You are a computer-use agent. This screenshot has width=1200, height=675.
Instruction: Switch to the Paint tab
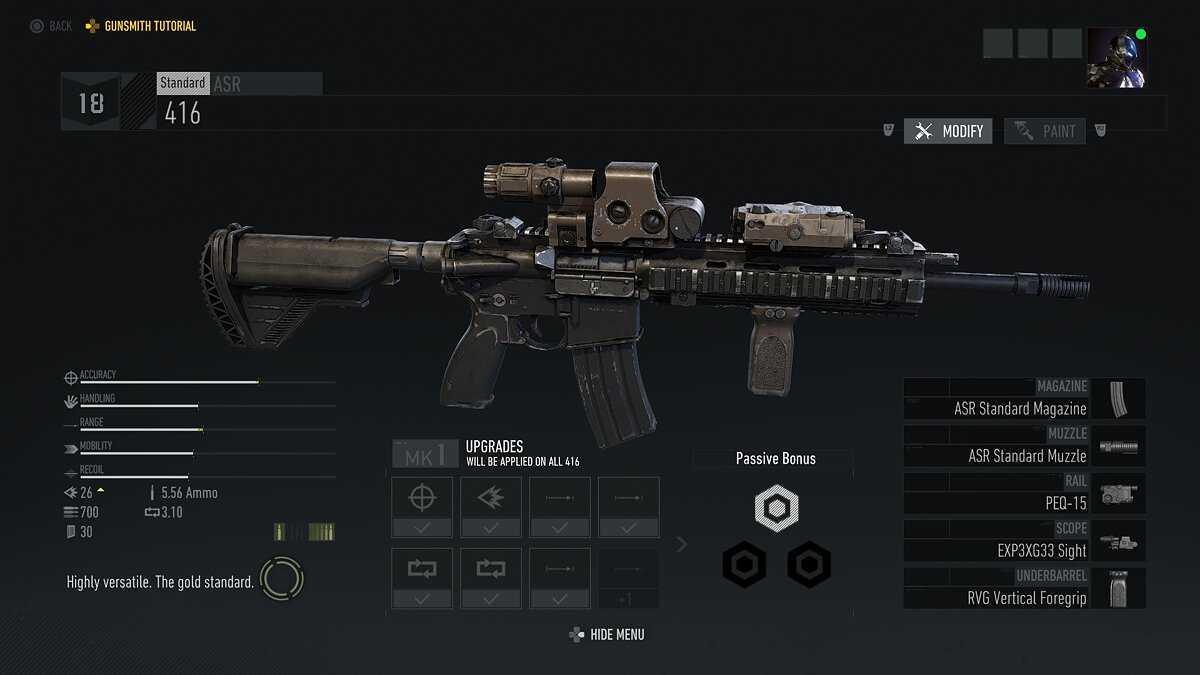(x=1045, y=131)
